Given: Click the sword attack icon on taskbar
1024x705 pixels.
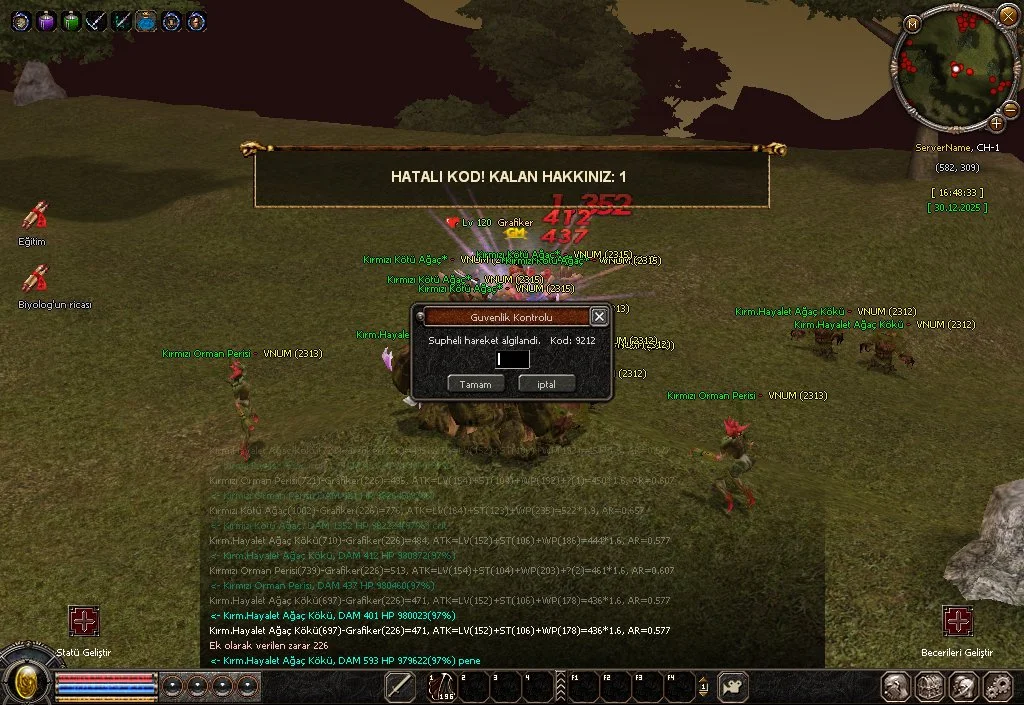Looking at the screenshot, I should [401, 686].
